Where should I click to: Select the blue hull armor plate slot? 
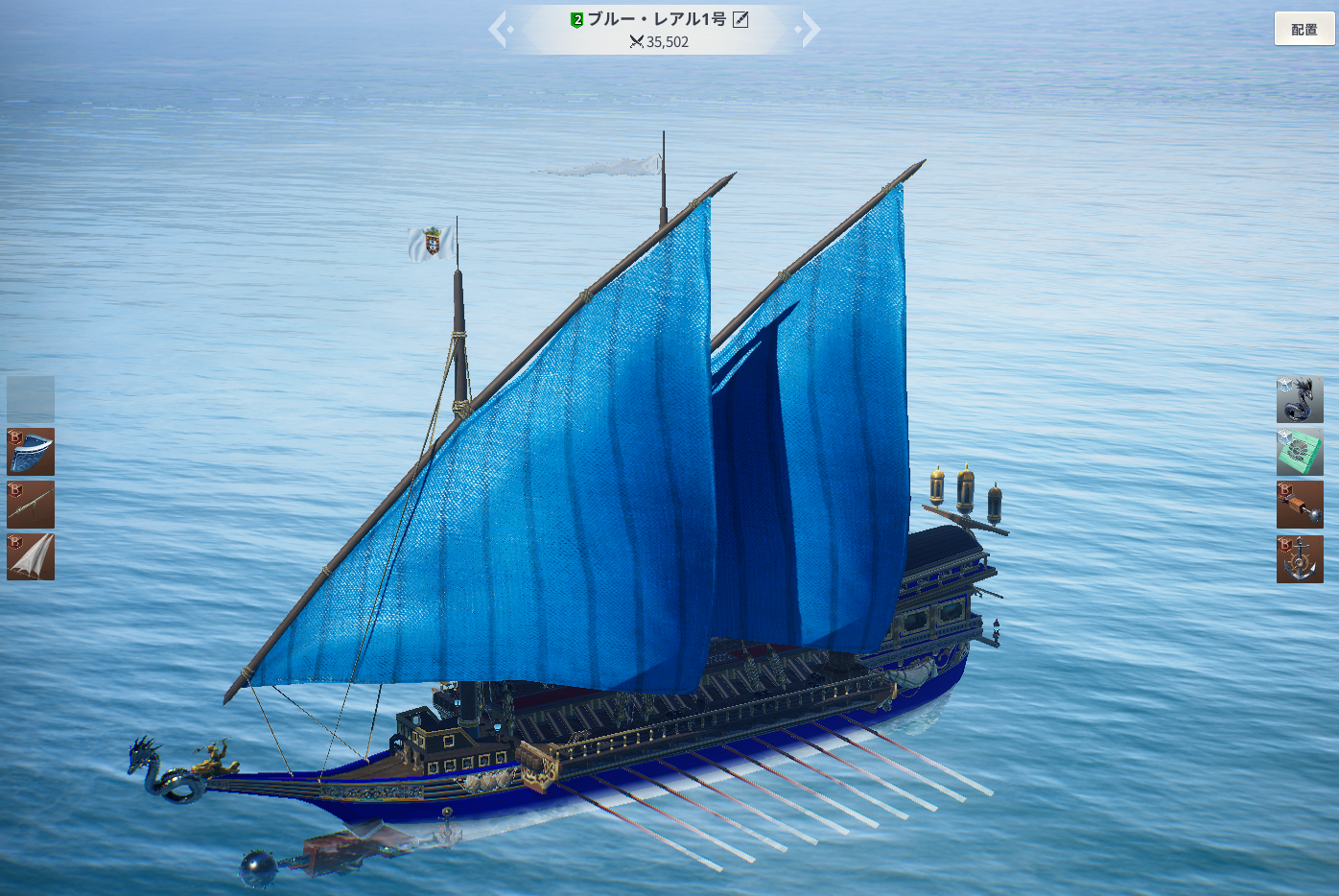31,452
